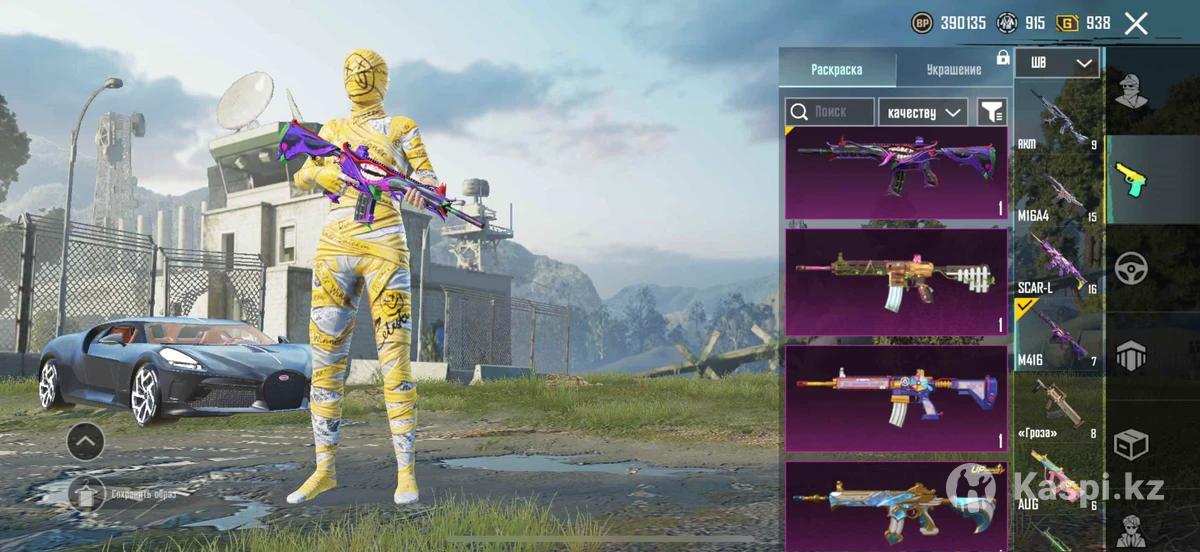Image resolution: width=1200 pixels, height=552 pixels.
Task: Open the cardboard box category
Action: point(1132,443)
